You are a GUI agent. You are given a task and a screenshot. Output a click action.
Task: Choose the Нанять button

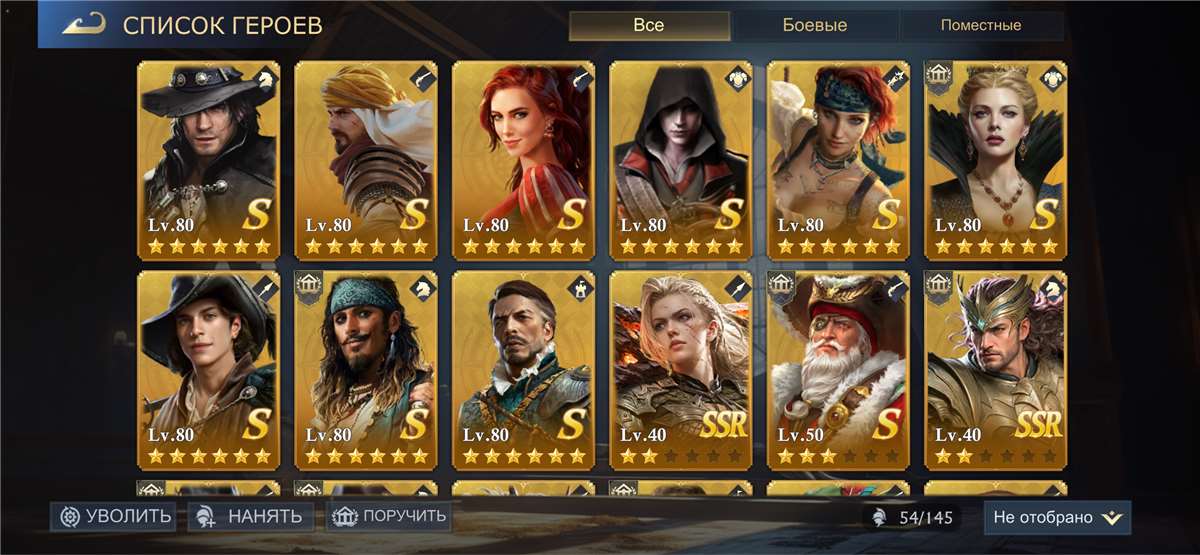point(251,517)
